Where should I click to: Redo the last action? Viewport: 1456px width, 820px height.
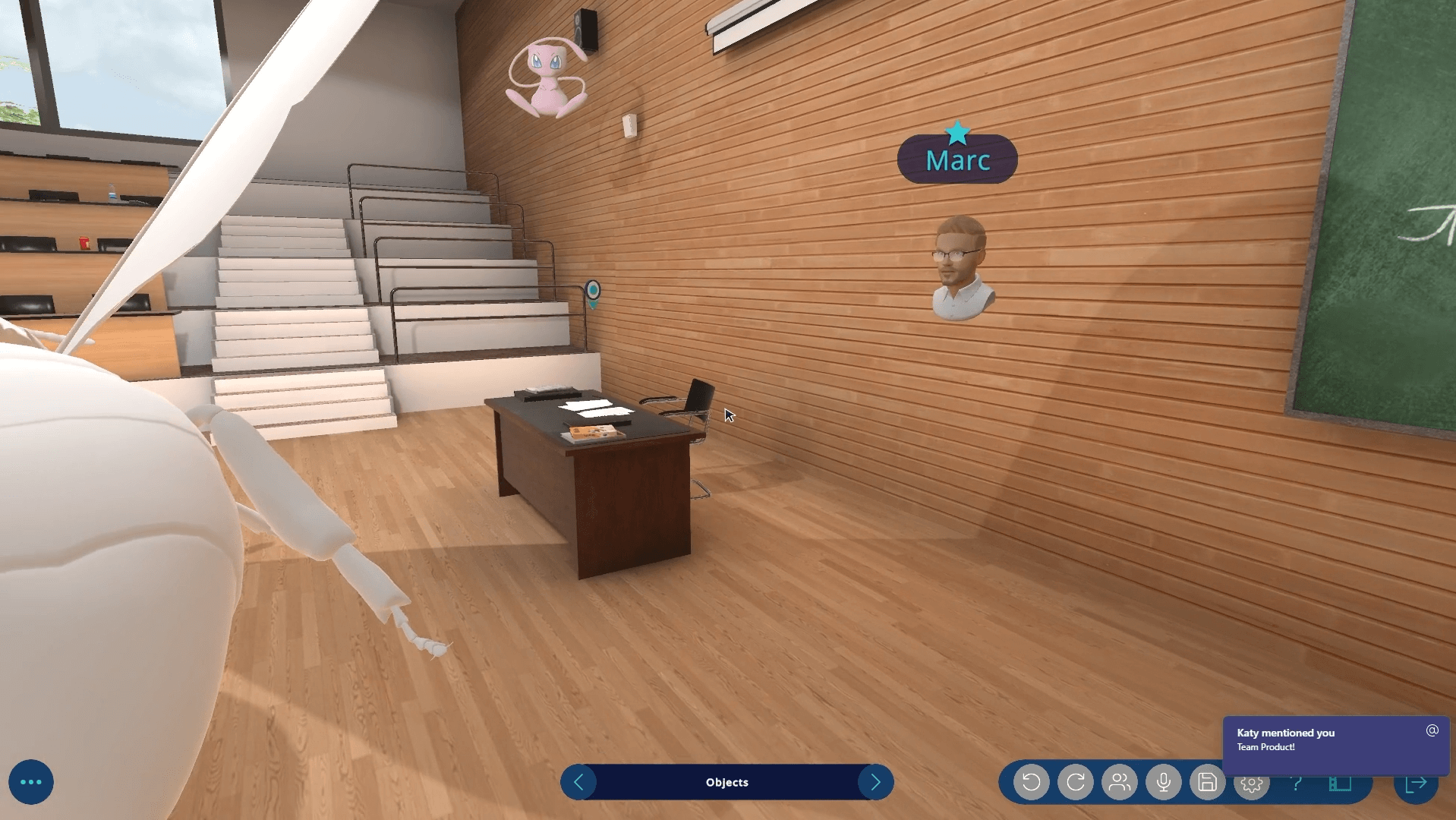(1075, 782)
